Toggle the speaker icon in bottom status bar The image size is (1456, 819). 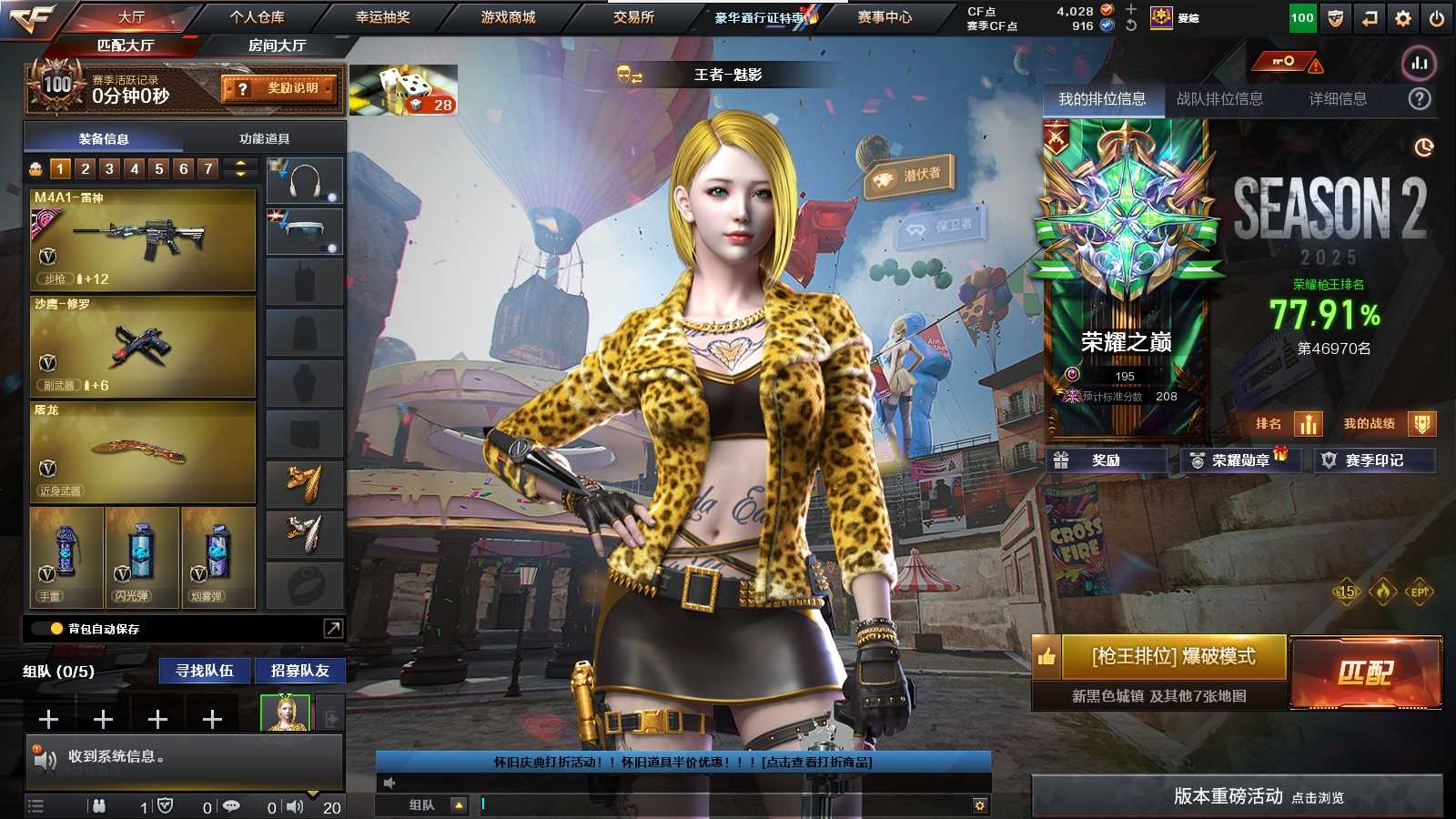(x=293, y=805)
